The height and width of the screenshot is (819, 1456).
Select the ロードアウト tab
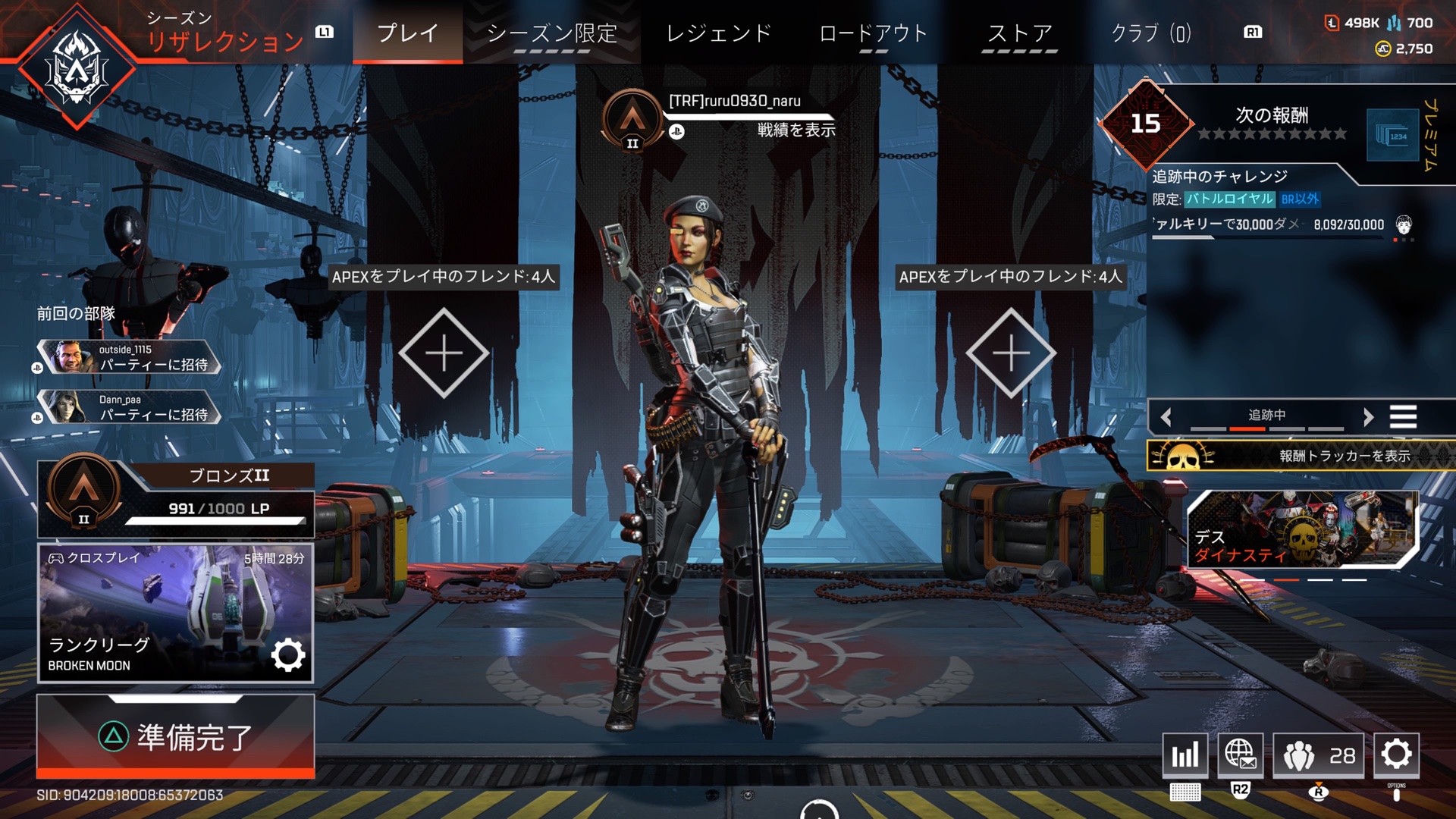click(873, 33)
